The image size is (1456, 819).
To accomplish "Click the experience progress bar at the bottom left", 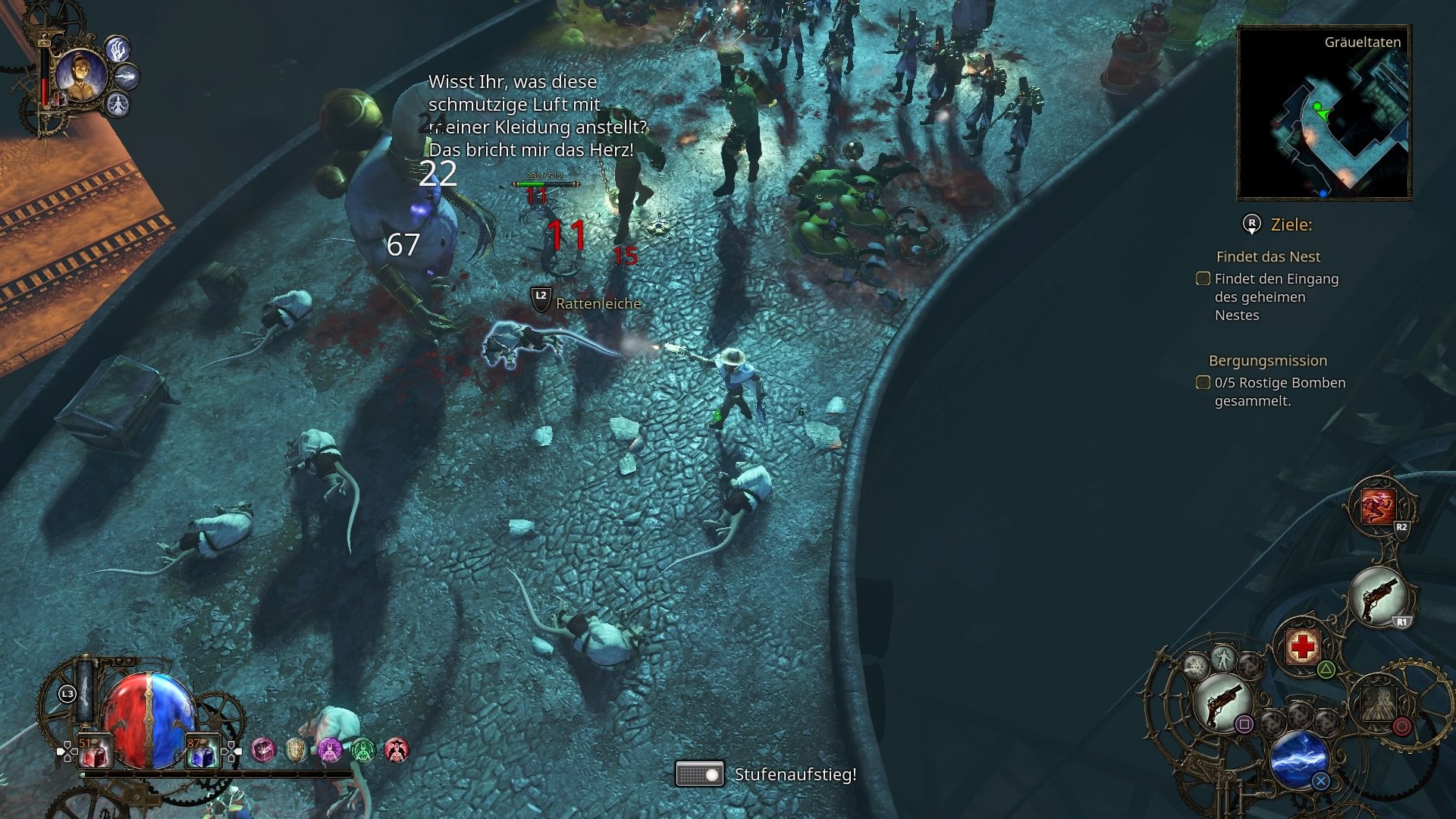I will (x=215, y=773).
